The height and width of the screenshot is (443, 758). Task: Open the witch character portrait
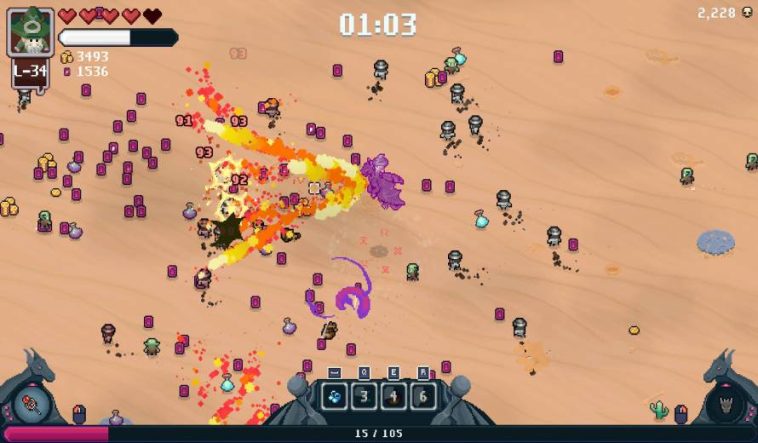pyautogui.click(x=30, y=33)
